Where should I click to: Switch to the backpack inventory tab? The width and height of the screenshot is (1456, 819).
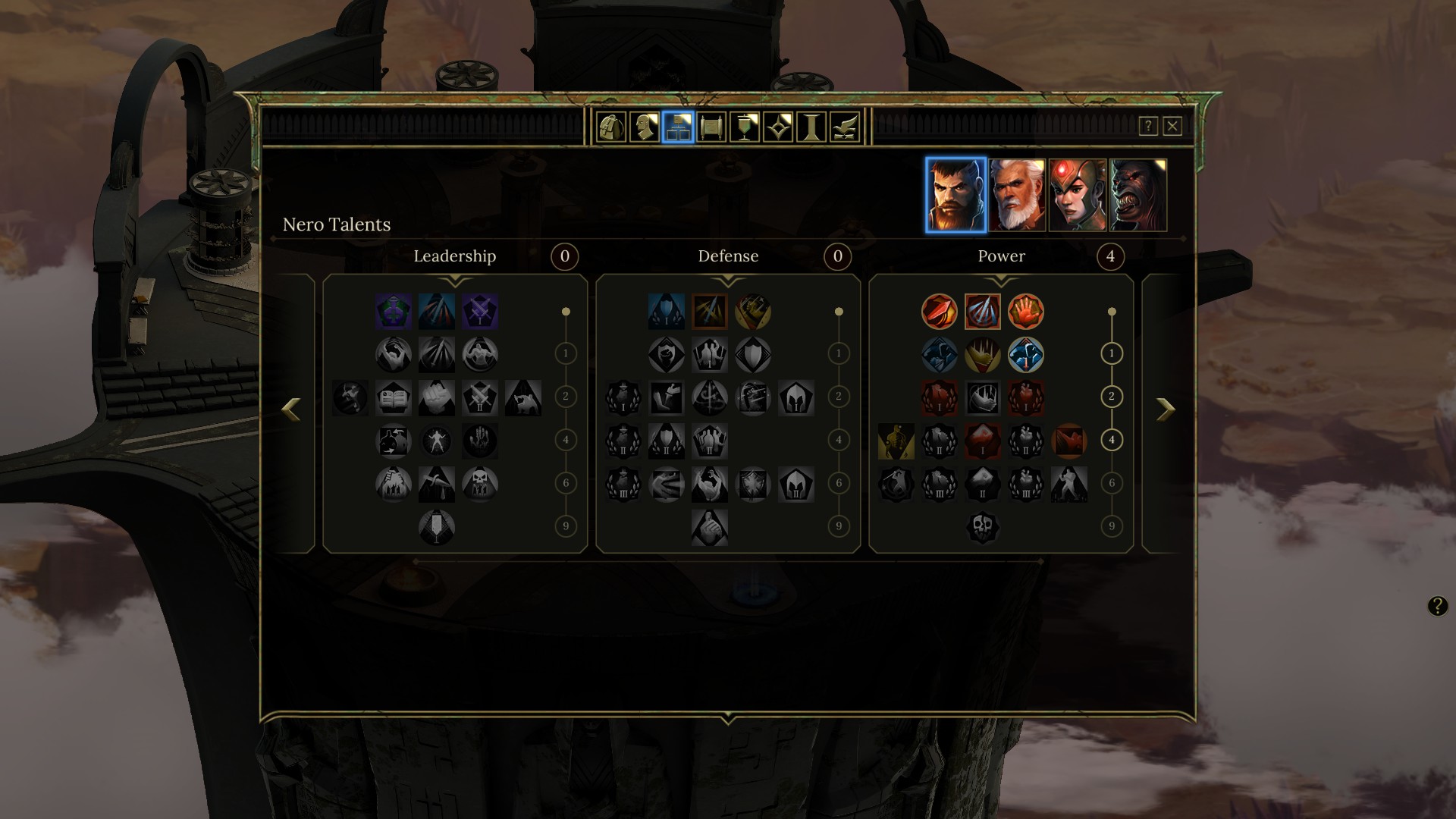(611, 127)
